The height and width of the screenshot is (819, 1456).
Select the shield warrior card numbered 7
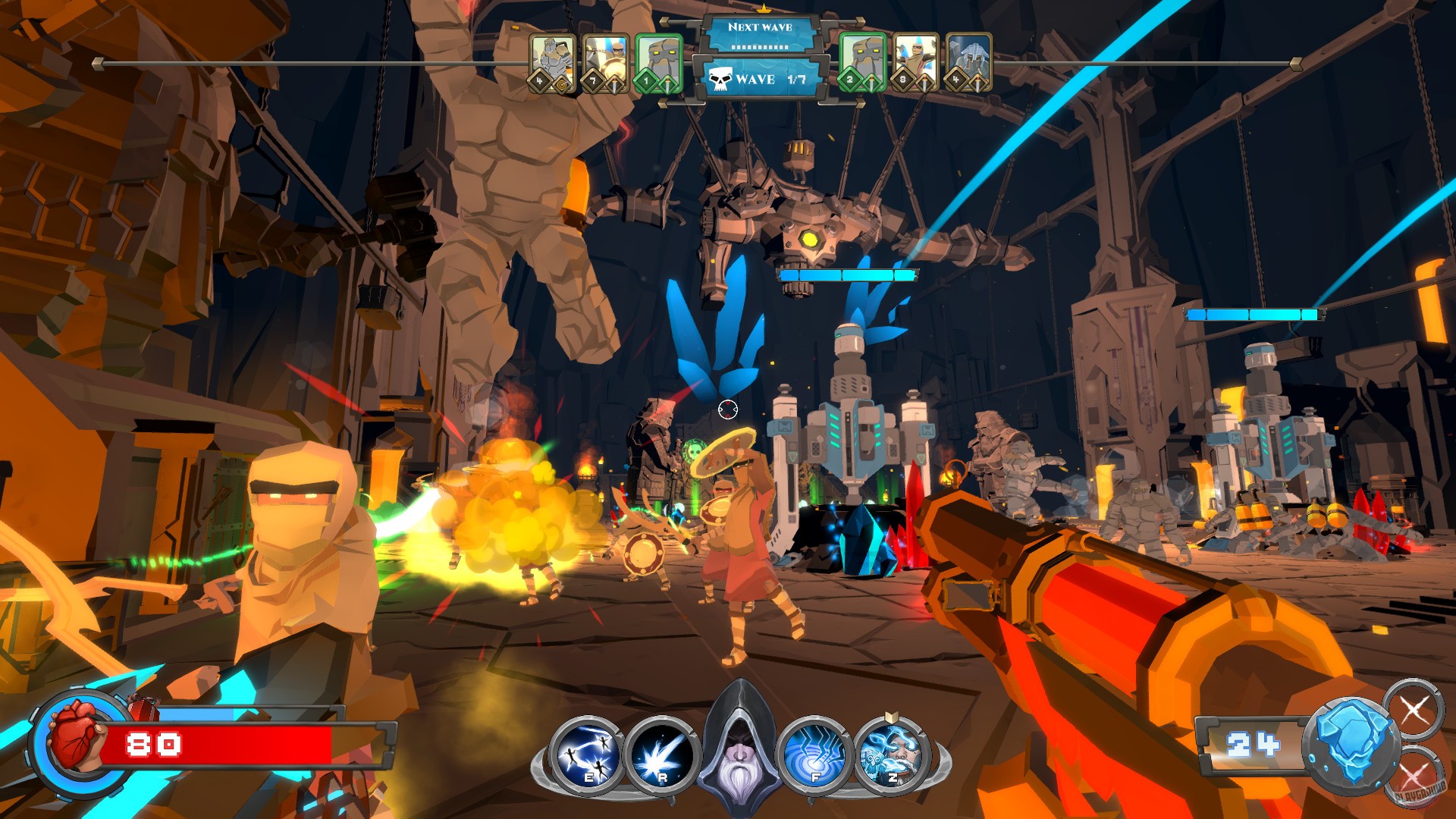click(x=604, y=63)
